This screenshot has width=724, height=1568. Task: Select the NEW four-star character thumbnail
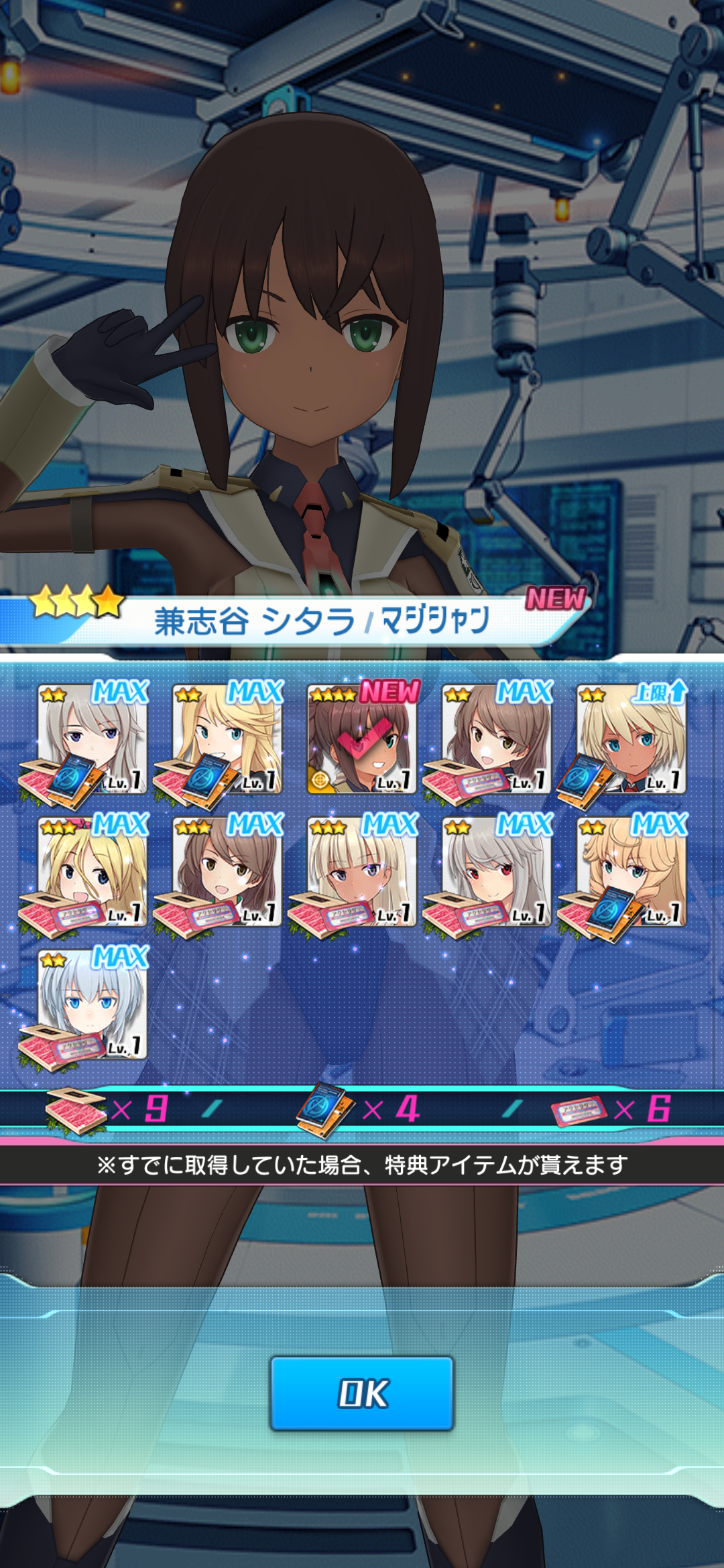coord(362,739)
